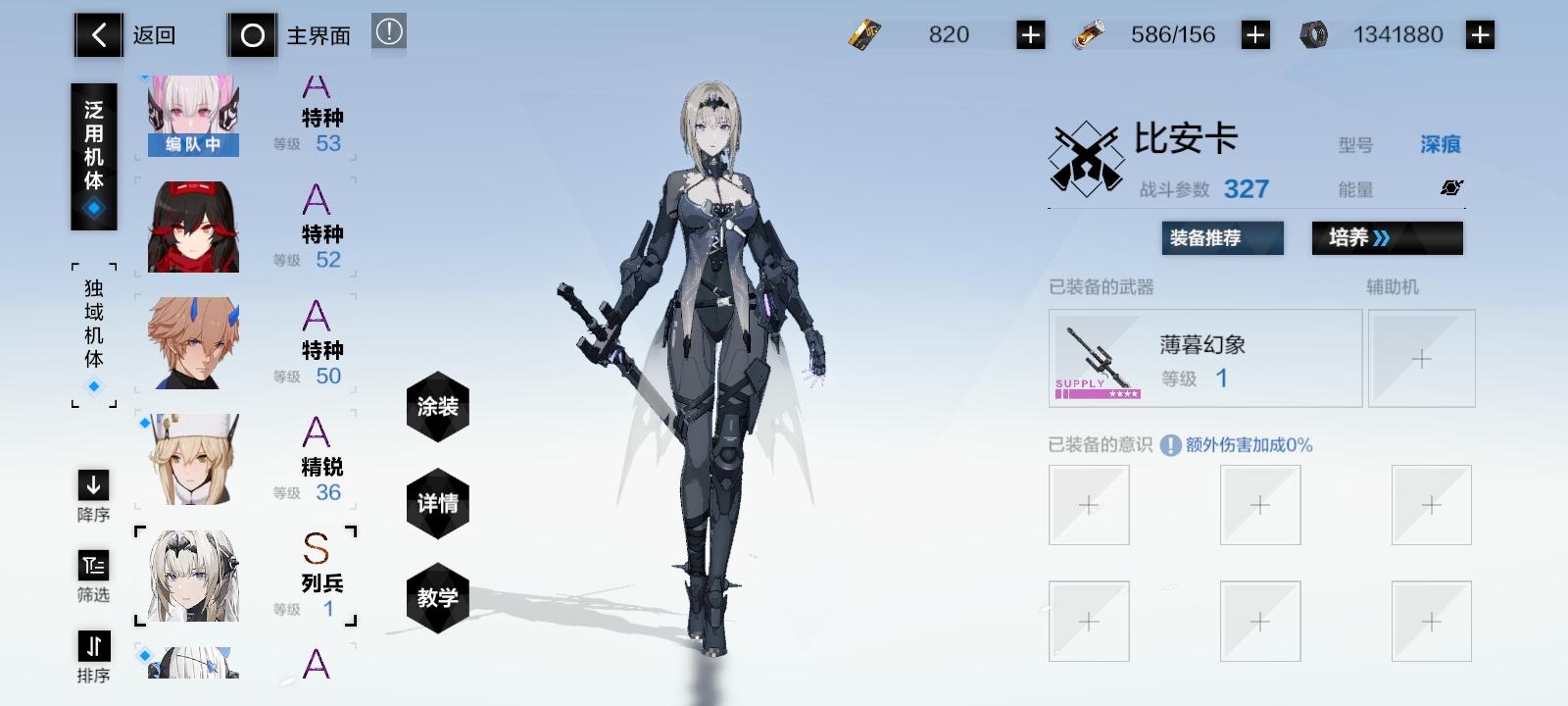Click the empty 辅助机 plus slot
Screen dimensions: 1568x706
click(x=1421, y=358)
